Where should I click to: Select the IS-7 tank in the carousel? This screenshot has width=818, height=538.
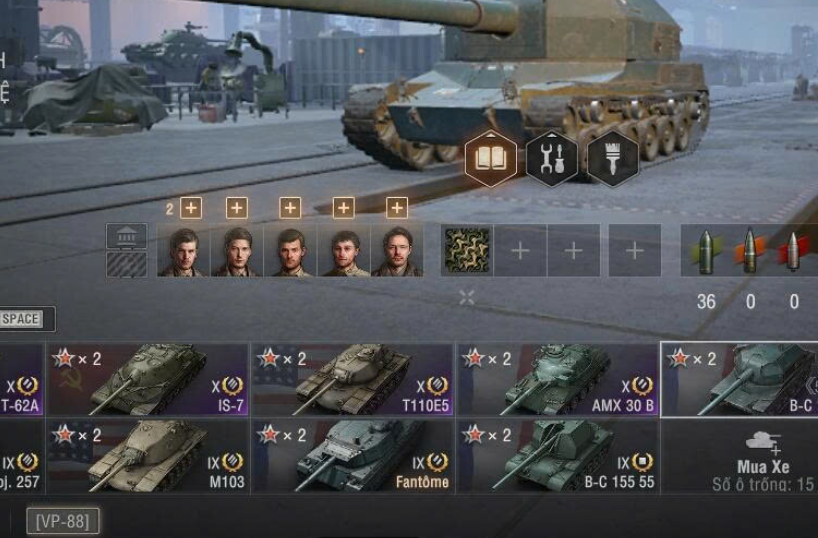pos(148,379)
